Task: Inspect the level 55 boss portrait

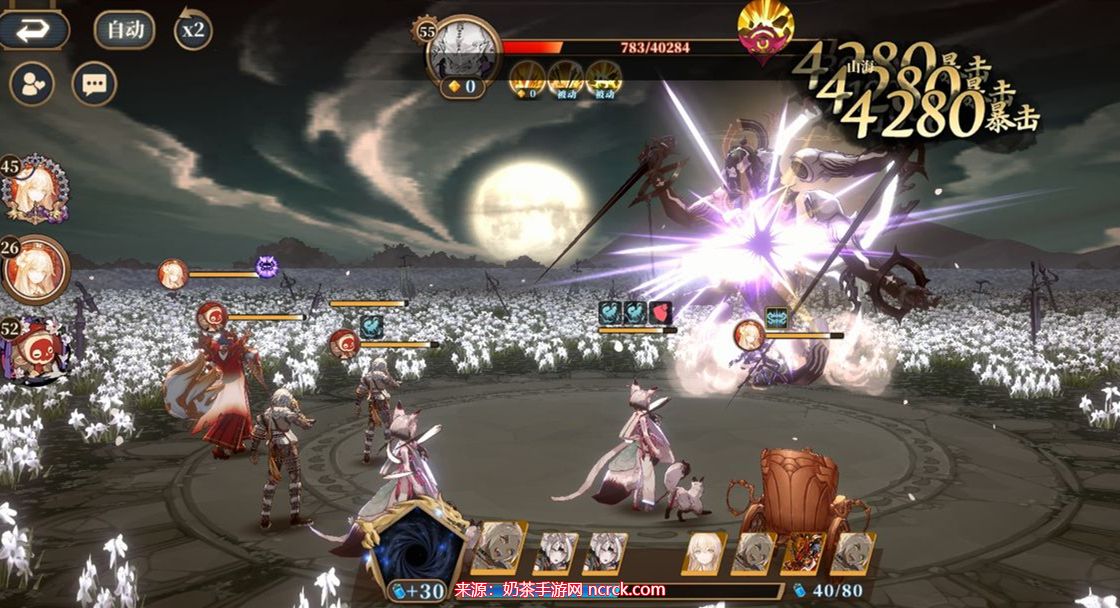Action: (462, 52)
